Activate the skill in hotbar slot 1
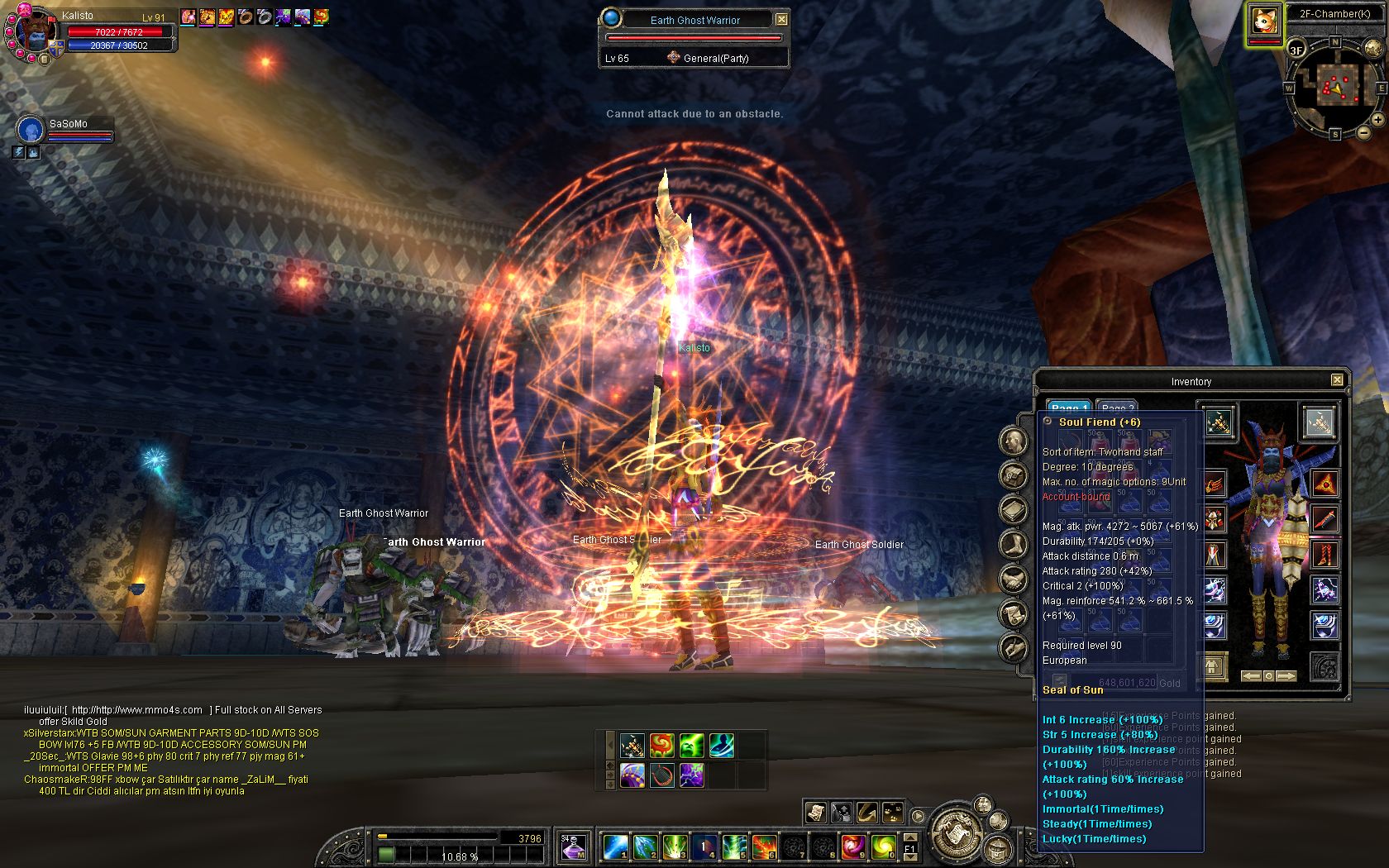The height and width of the screenshot is (868, 1389). point(616,847)
